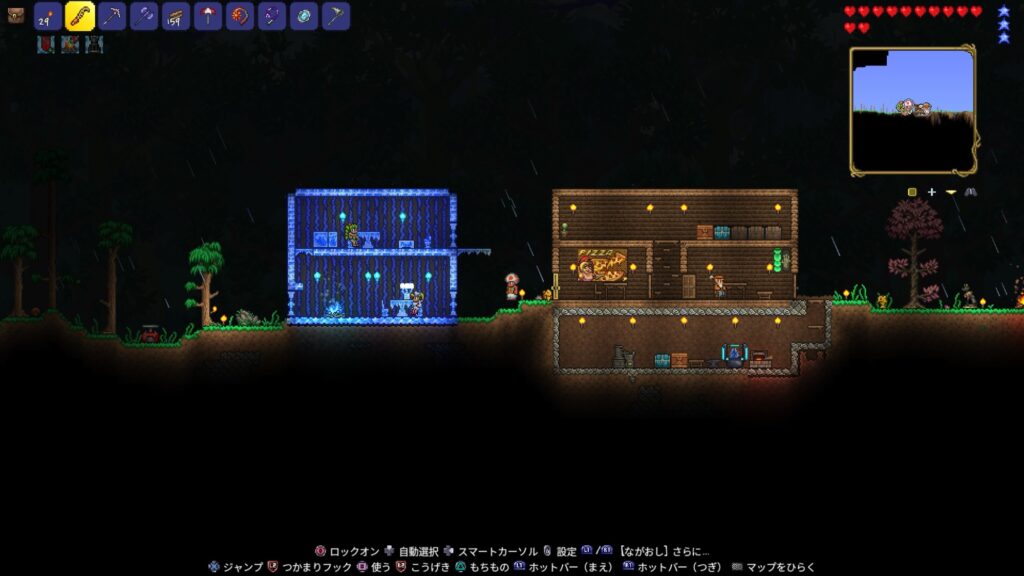Click the framed minimap
Viewport: 1024px width, 576px height.
912,110
